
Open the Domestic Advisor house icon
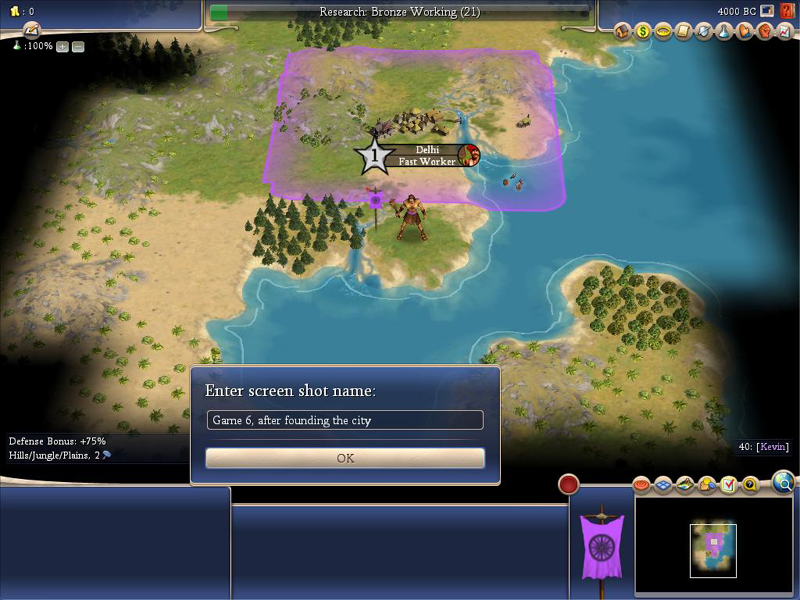pos(622,32)
